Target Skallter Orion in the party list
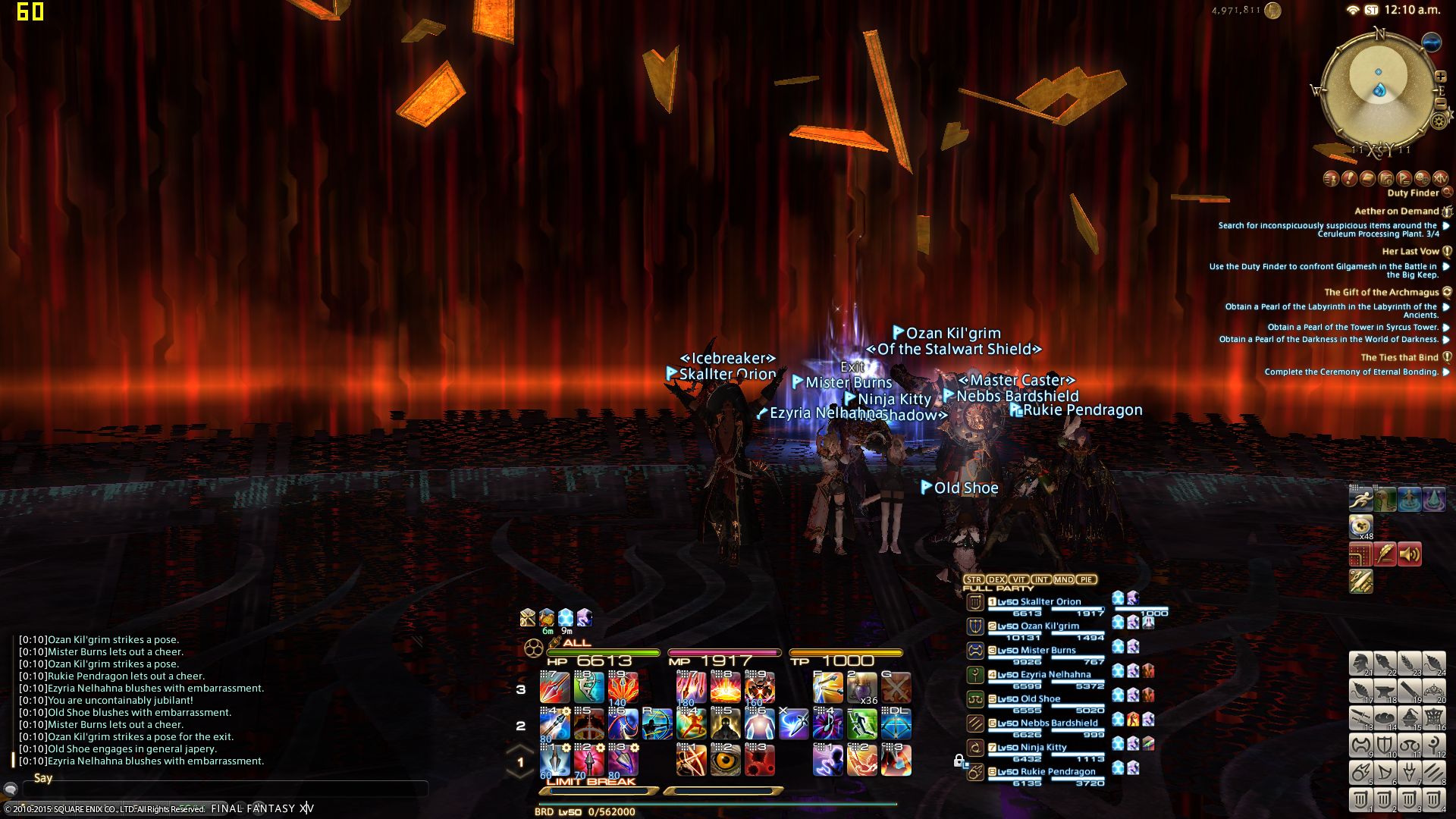Image resolution: width=1456 pixels, height=819 pixels. pyautogui.click(x=1050, y=602)
